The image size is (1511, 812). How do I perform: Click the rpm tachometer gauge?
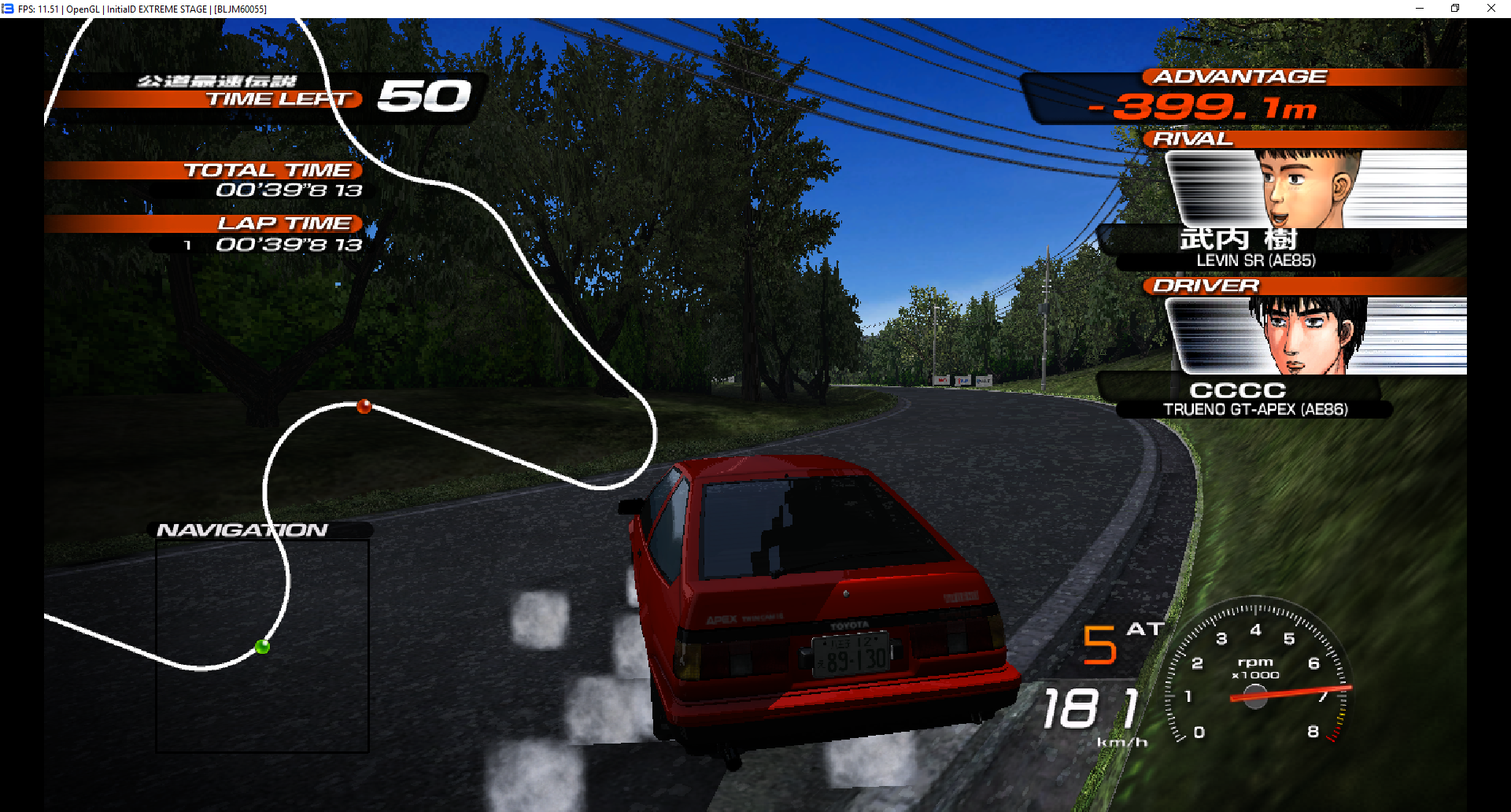[x=1256, y=678]
